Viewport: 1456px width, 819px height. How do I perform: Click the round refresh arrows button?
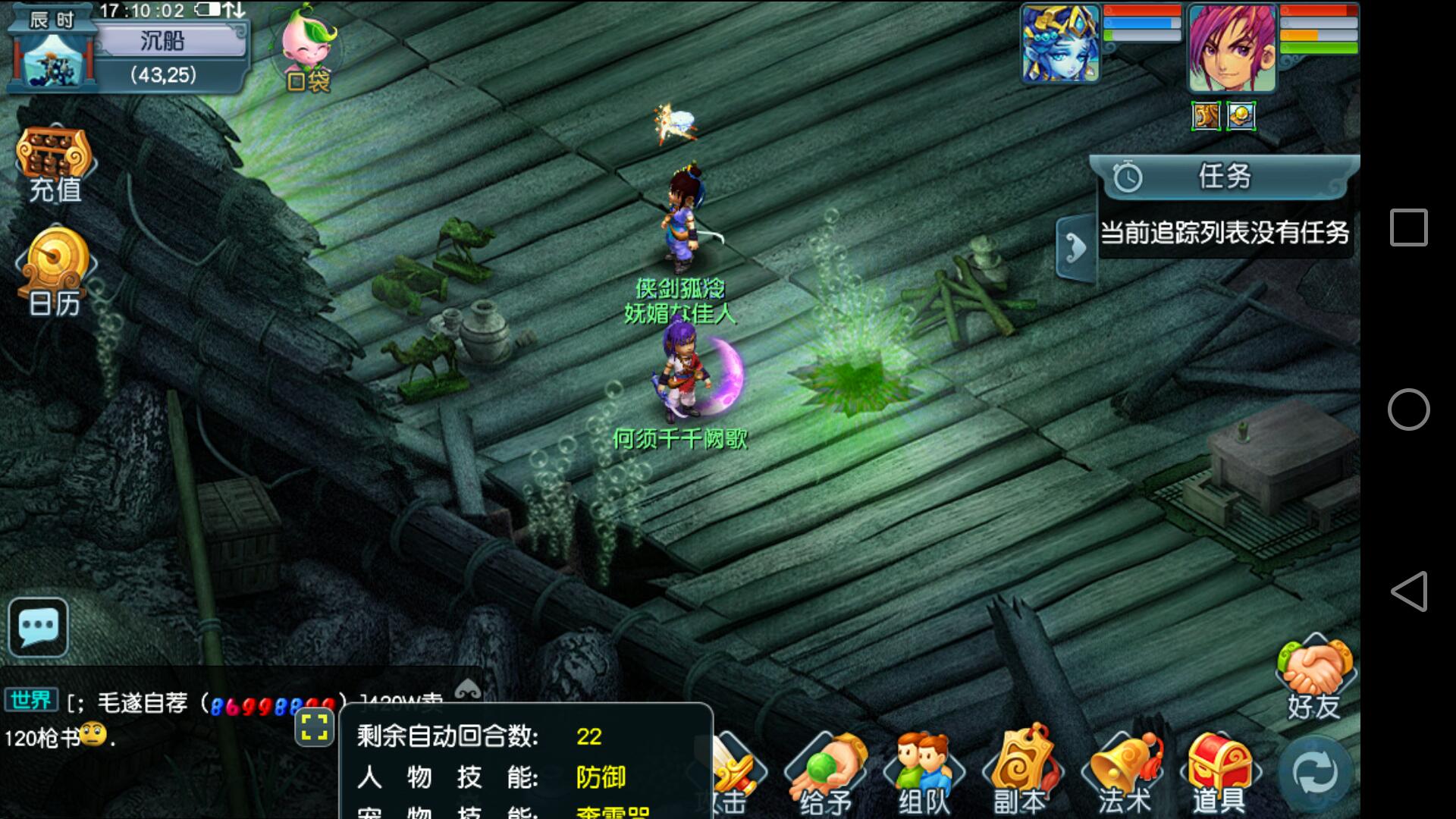click(x=1316, y=773)
